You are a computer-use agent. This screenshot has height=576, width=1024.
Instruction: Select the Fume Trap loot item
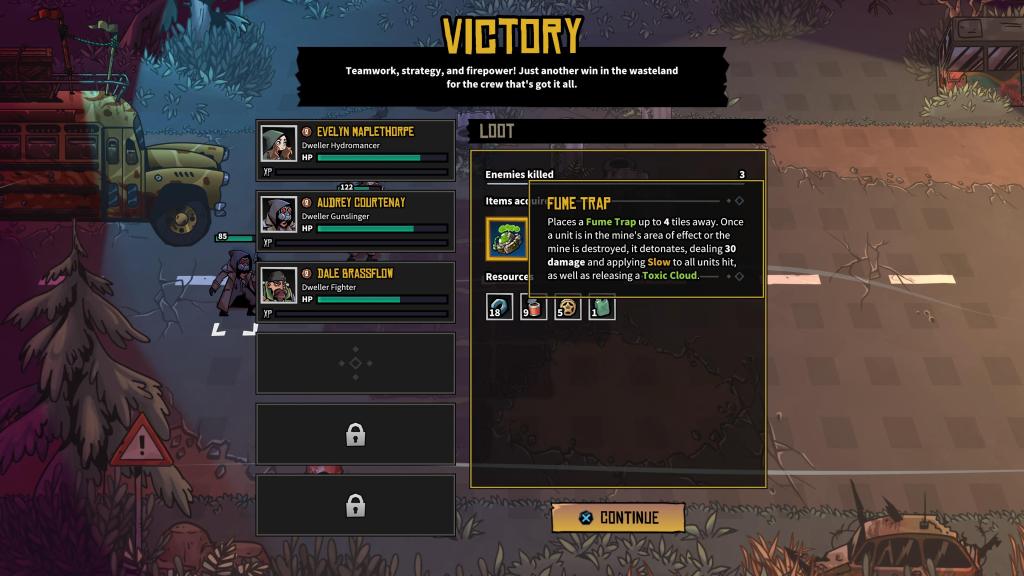coord(507,239)
